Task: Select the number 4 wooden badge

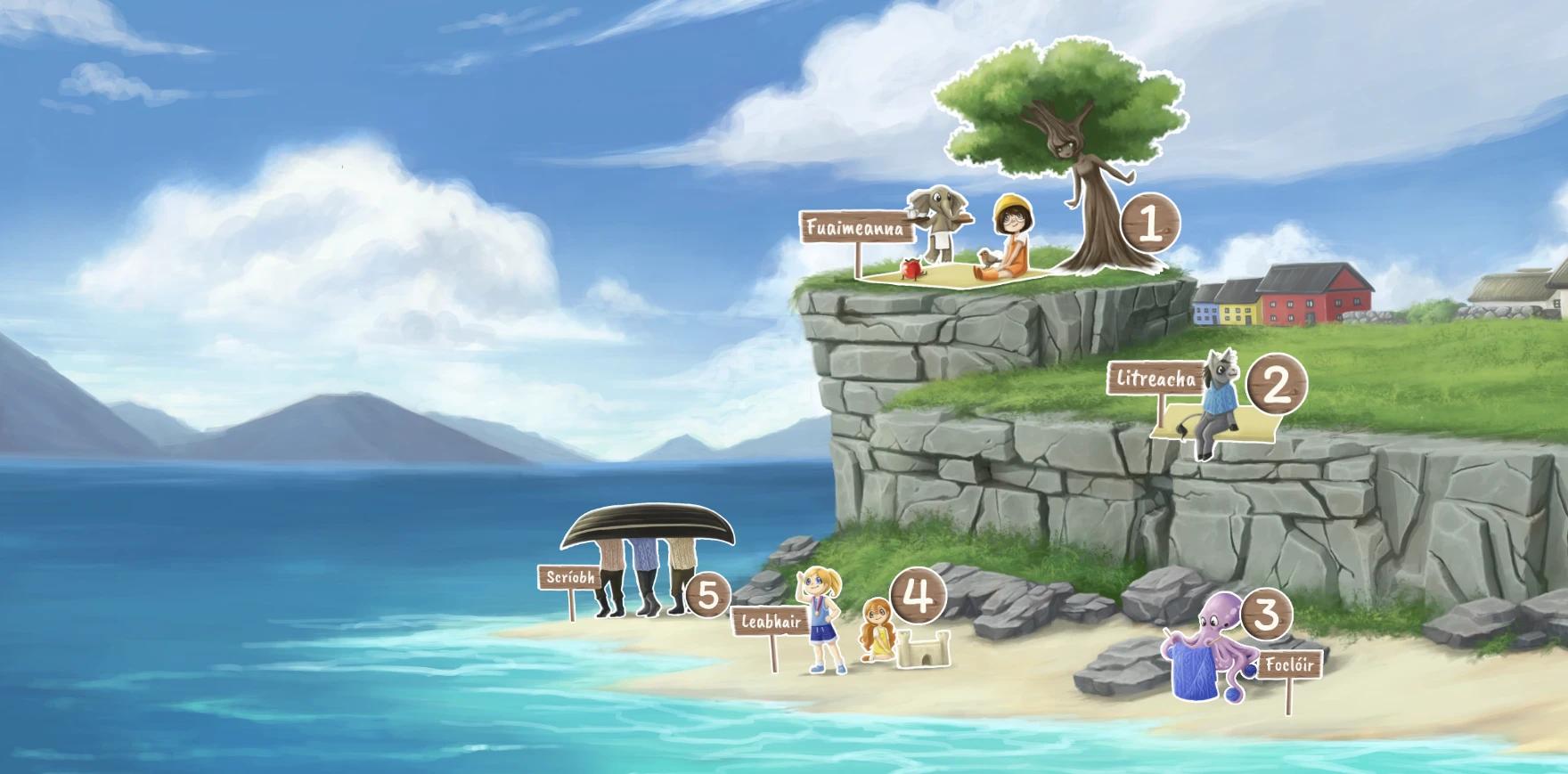Action: pyautogui.click(x=918, y=596)
